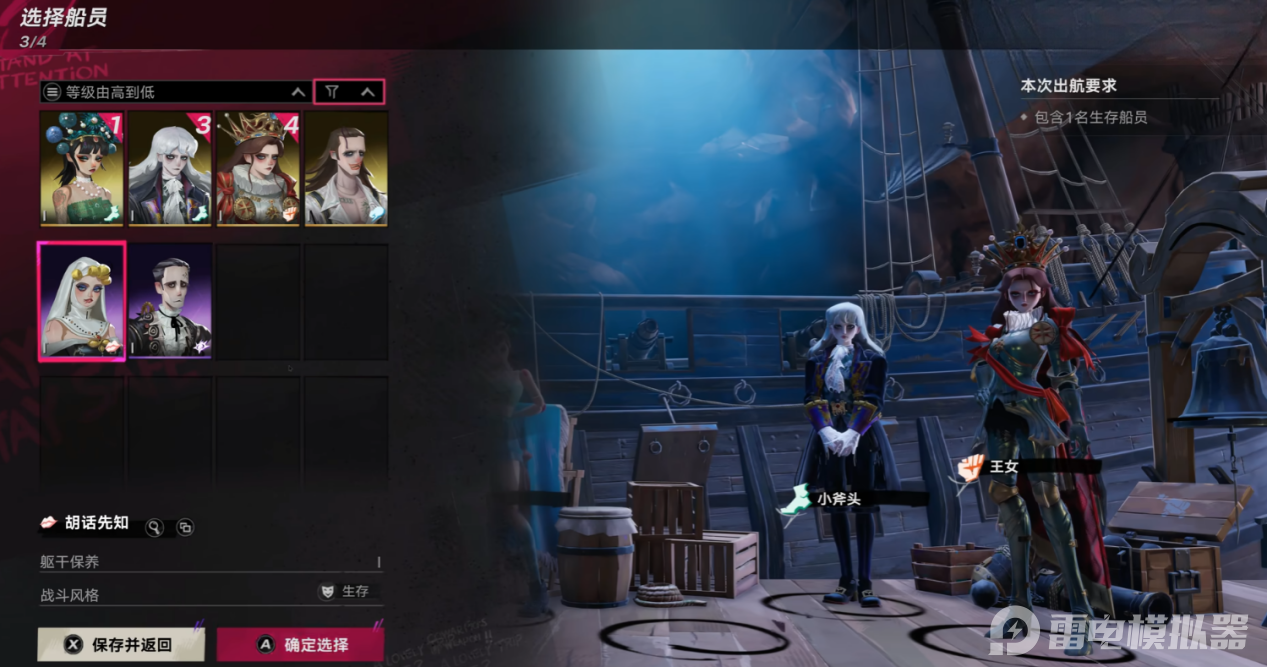Choose the white-haired crew card numbered 3
The height and width of the screenshot is (667, 1267).
[170, 168]
